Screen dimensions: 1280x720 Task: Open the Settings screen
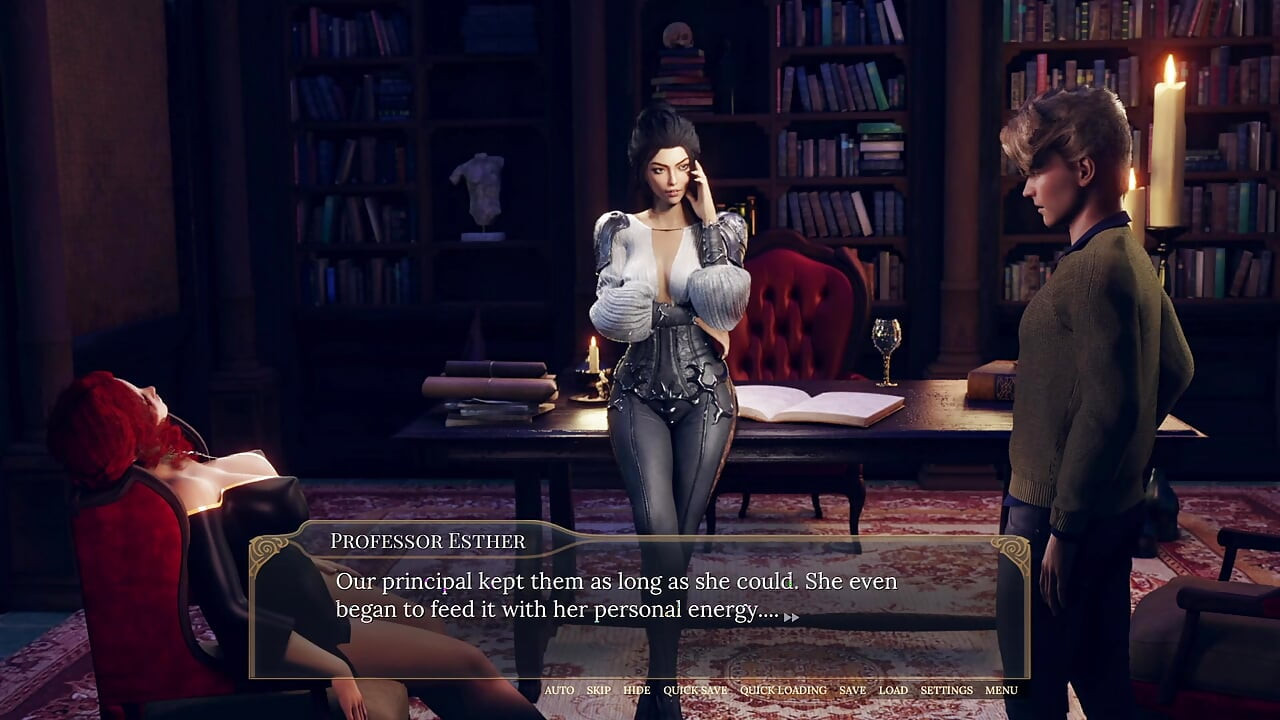[946, 690]
